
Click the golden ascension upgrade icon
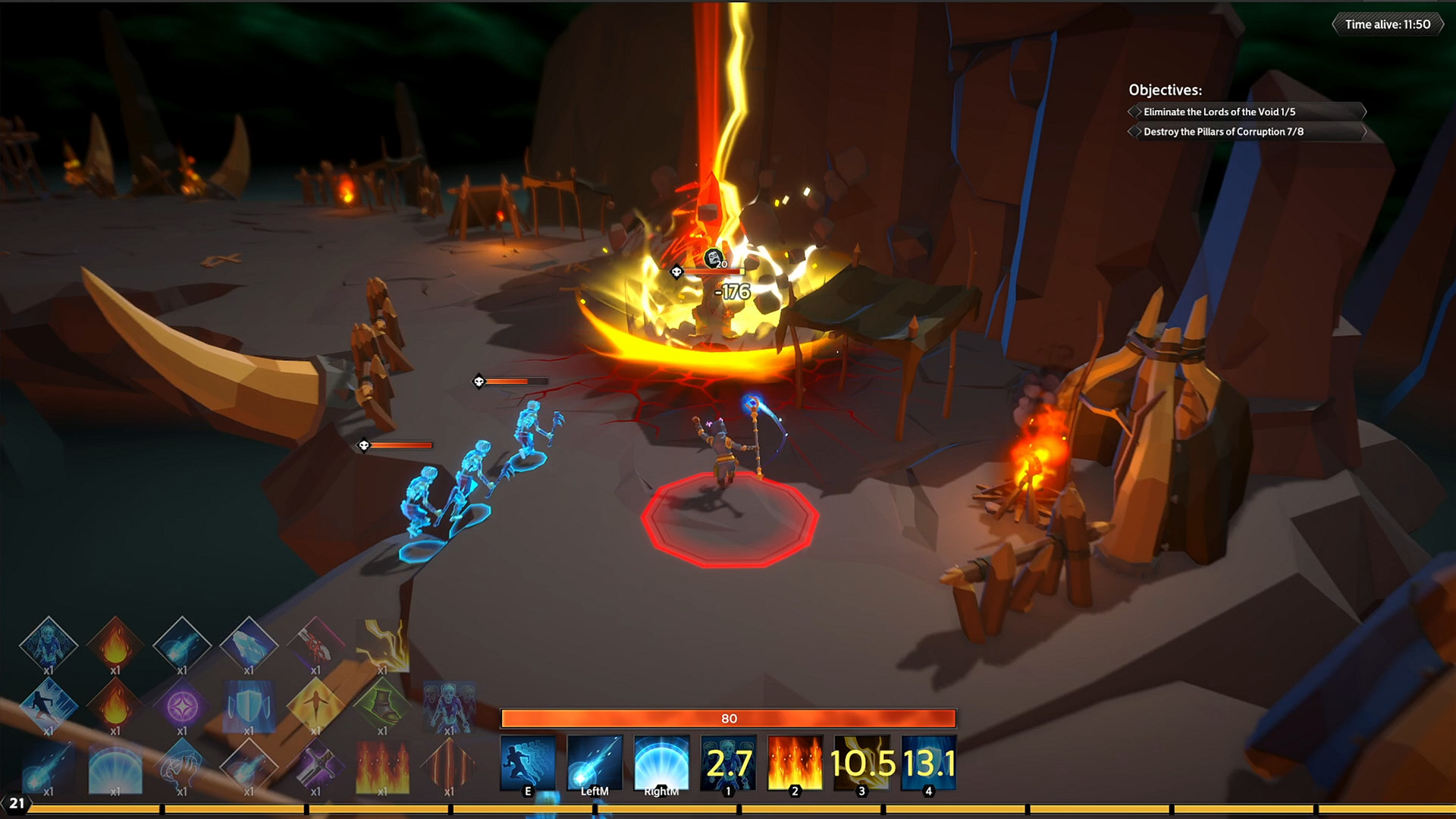pos(317,705)
